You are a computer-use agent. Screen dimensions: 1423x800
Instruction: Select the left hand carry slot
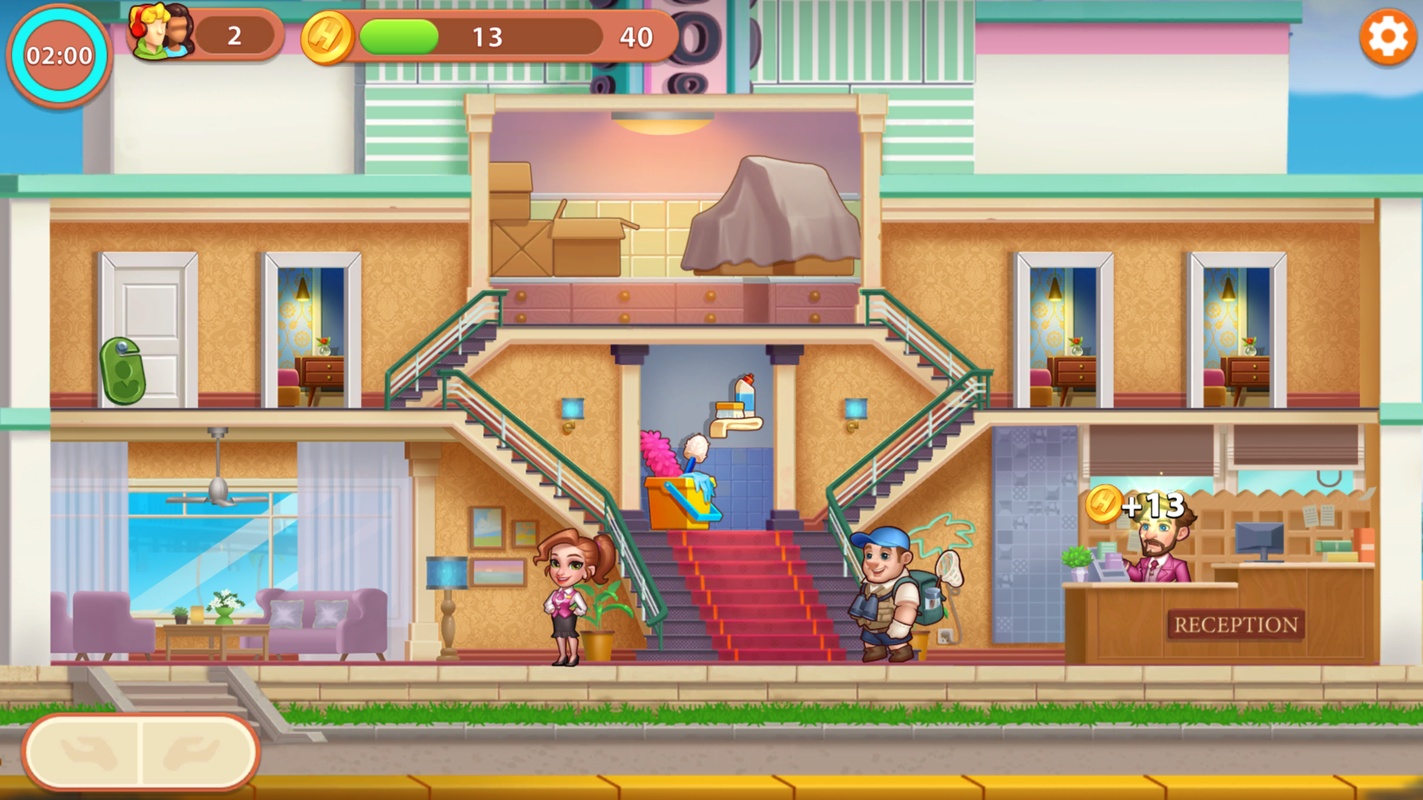point(87,752)
